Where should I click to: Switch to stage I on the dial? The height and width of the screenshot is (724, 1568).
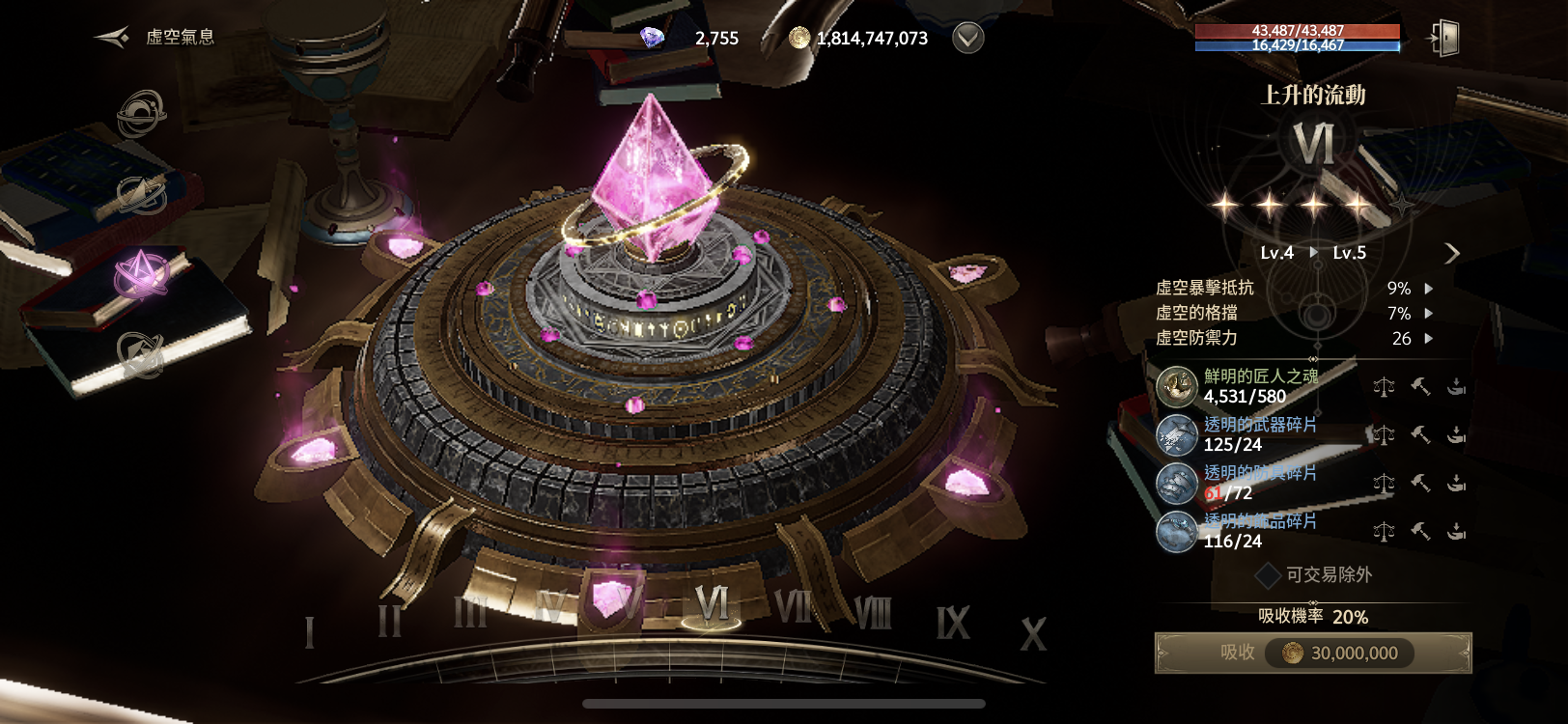pos(310,632)
